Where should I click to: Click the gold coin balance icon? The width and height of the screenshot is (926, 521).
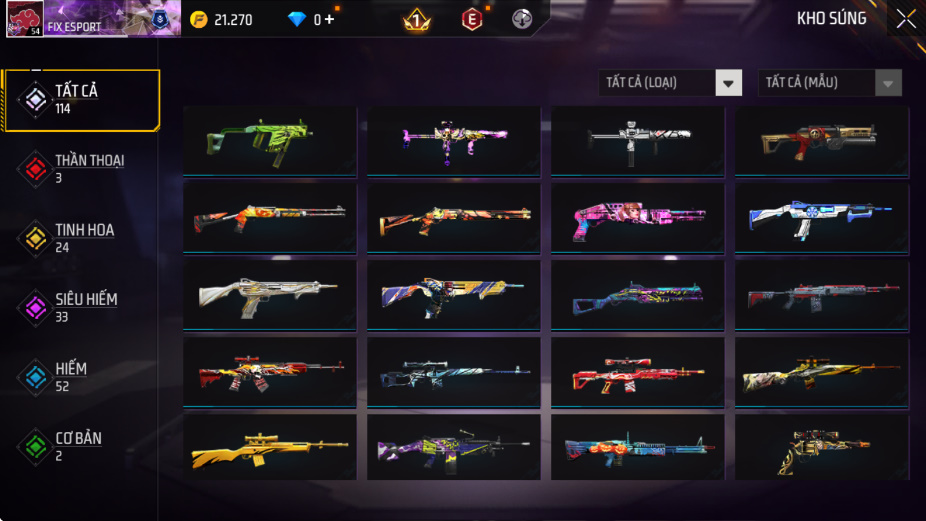(199, 19)
